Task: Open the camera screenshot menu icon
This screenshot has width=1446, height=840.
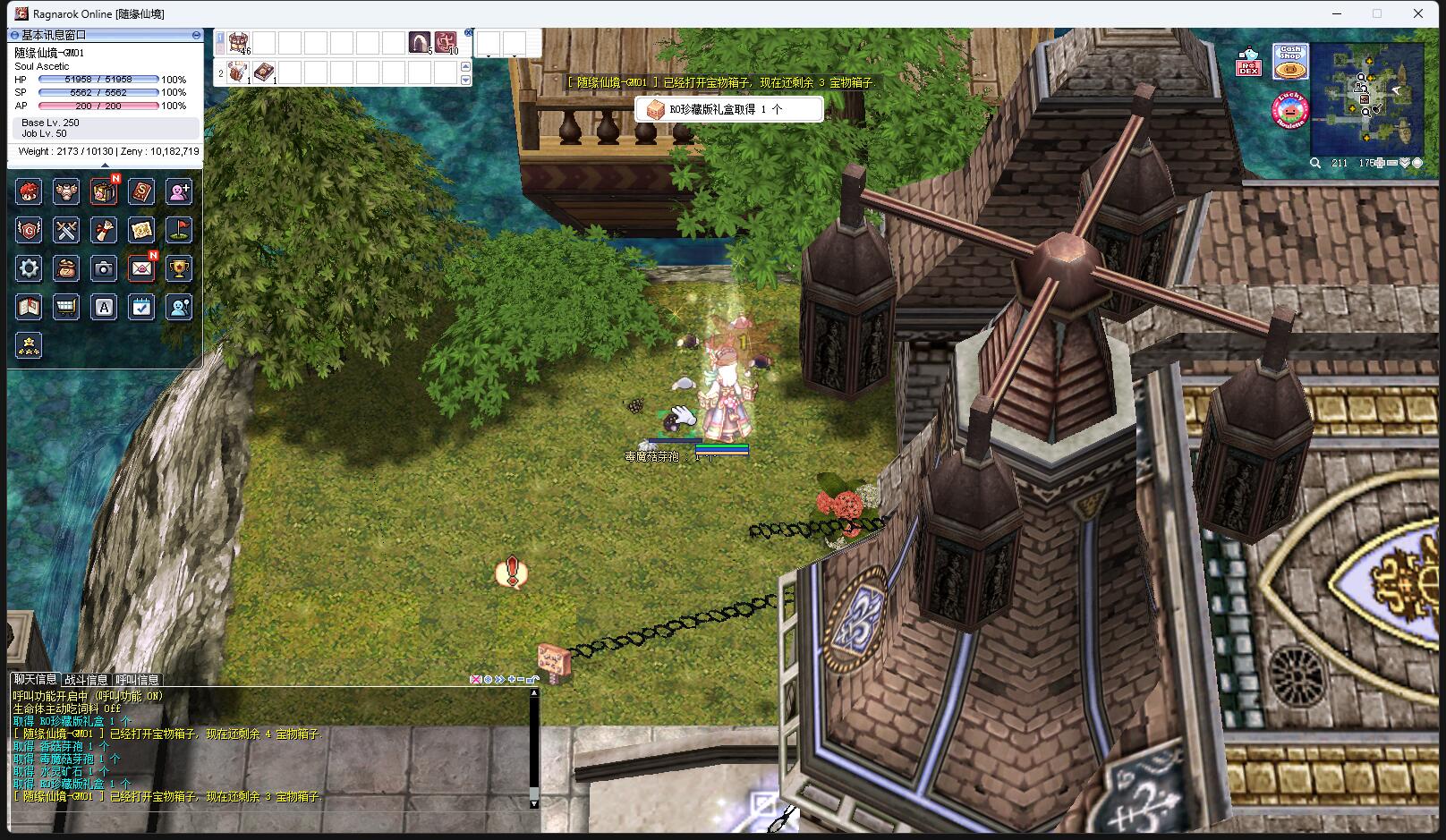Action: click(x=104, y=268)
